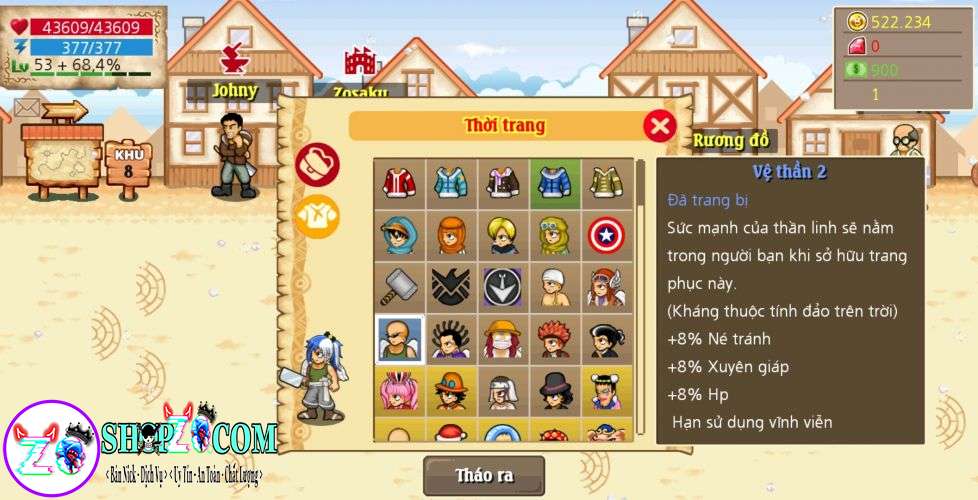The height and width of the screenshot is (500, 978).
Task: Select the Captain America shield item
Action: coord(607,235)
